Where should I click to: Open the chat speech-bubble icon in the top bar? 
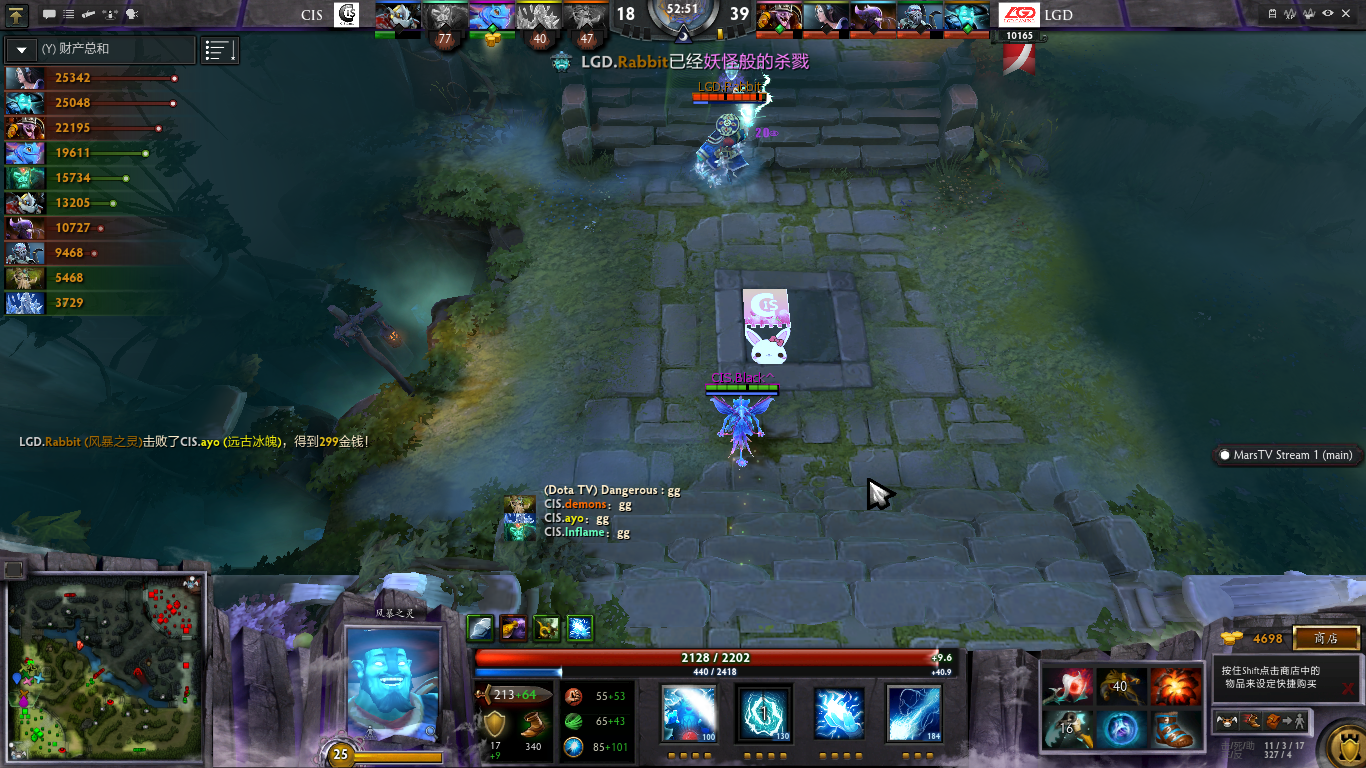50,15
